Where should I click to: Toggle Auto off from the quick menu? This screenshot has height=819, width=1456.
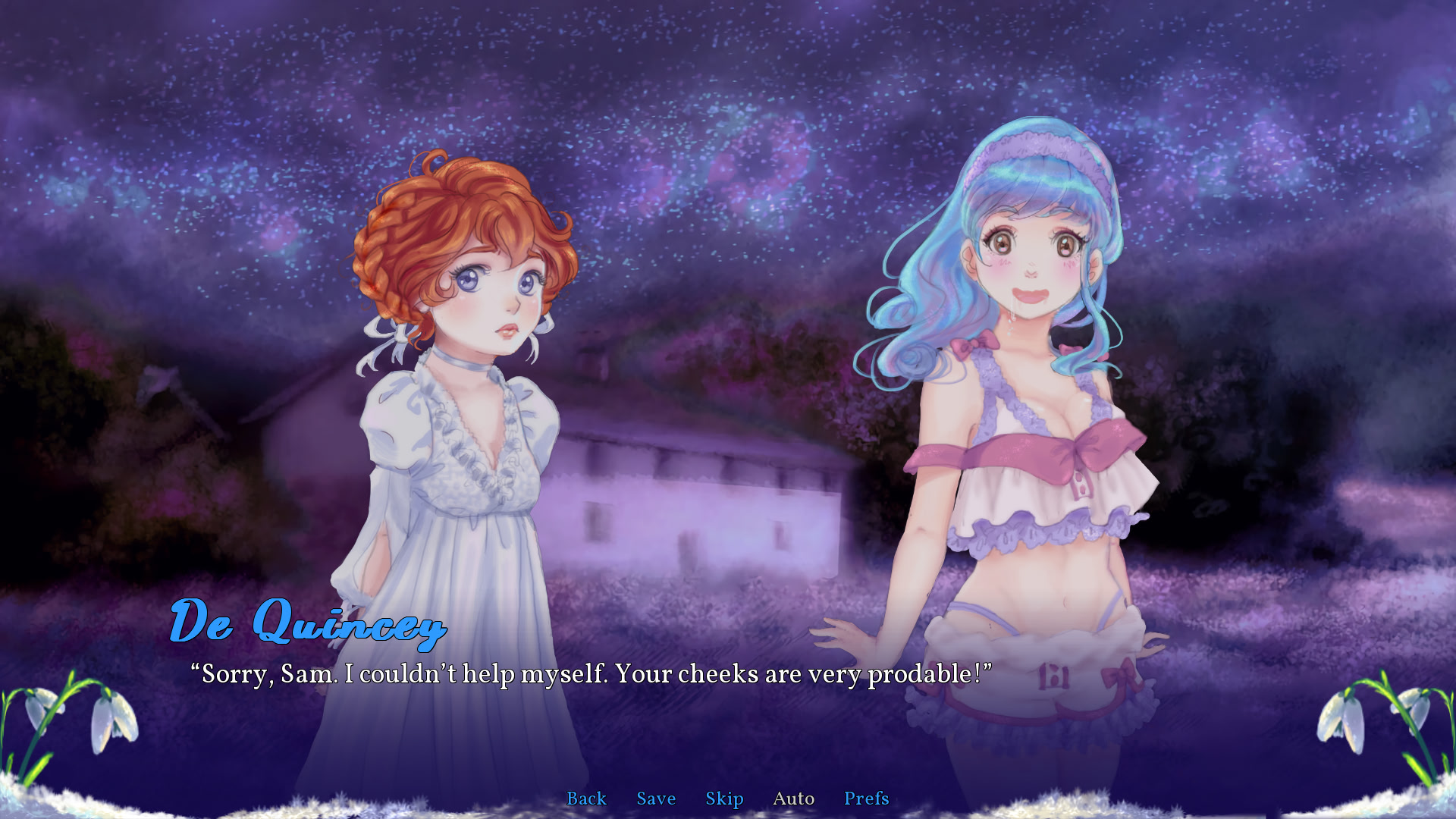click(793, 799)
